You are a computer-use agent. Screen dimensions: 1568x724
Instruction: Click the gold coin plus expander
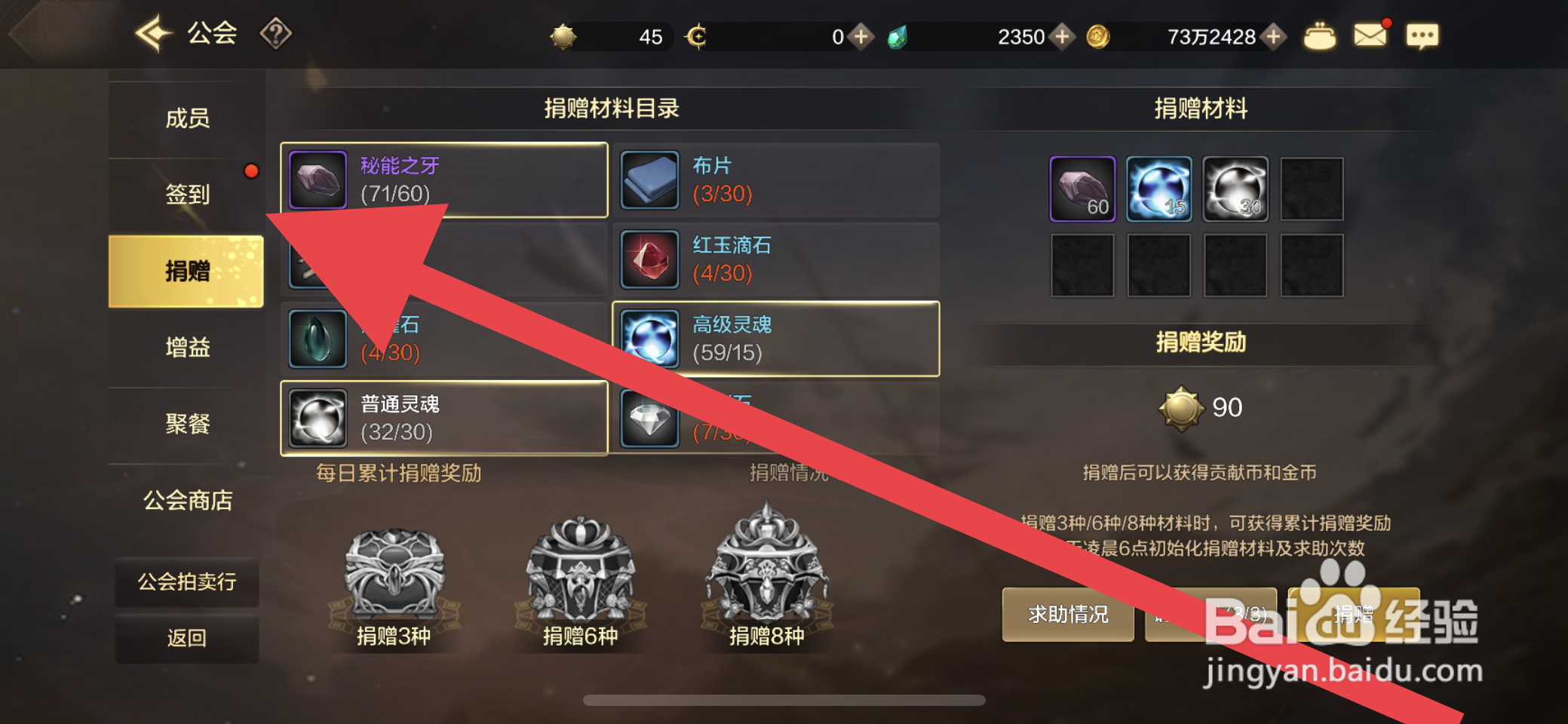[1277, 35]
